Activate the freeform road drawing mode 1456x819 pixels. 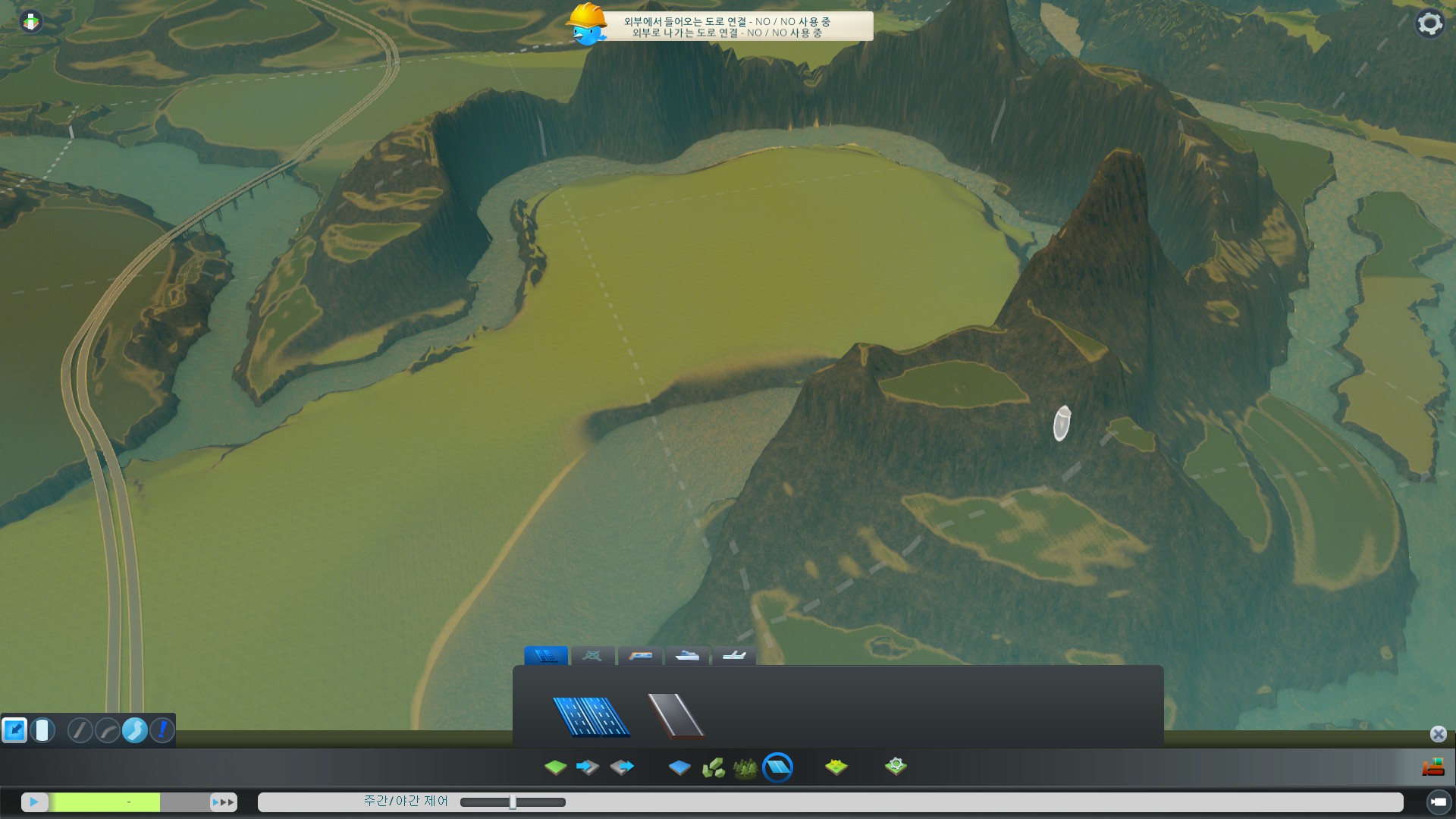coord(135,730)
